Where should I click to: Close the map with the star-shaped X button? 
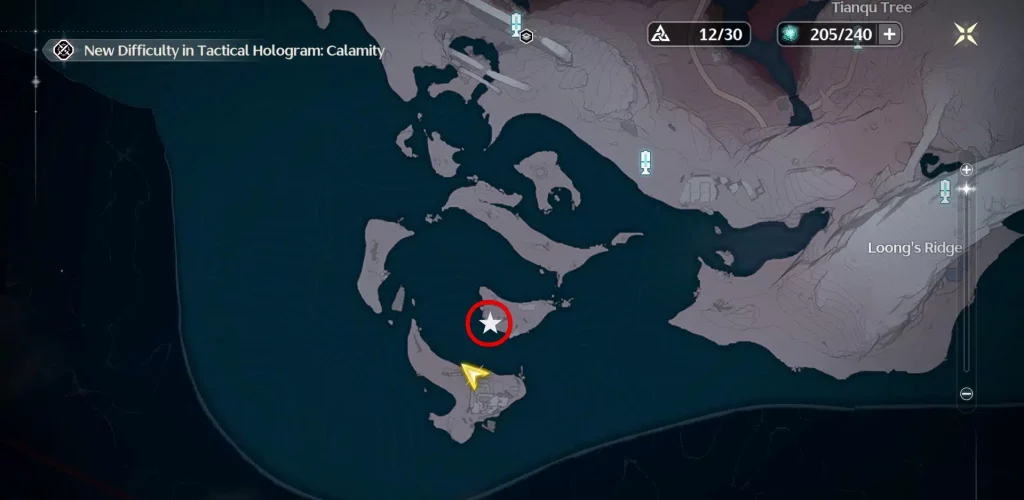click(x=966, y=34)
